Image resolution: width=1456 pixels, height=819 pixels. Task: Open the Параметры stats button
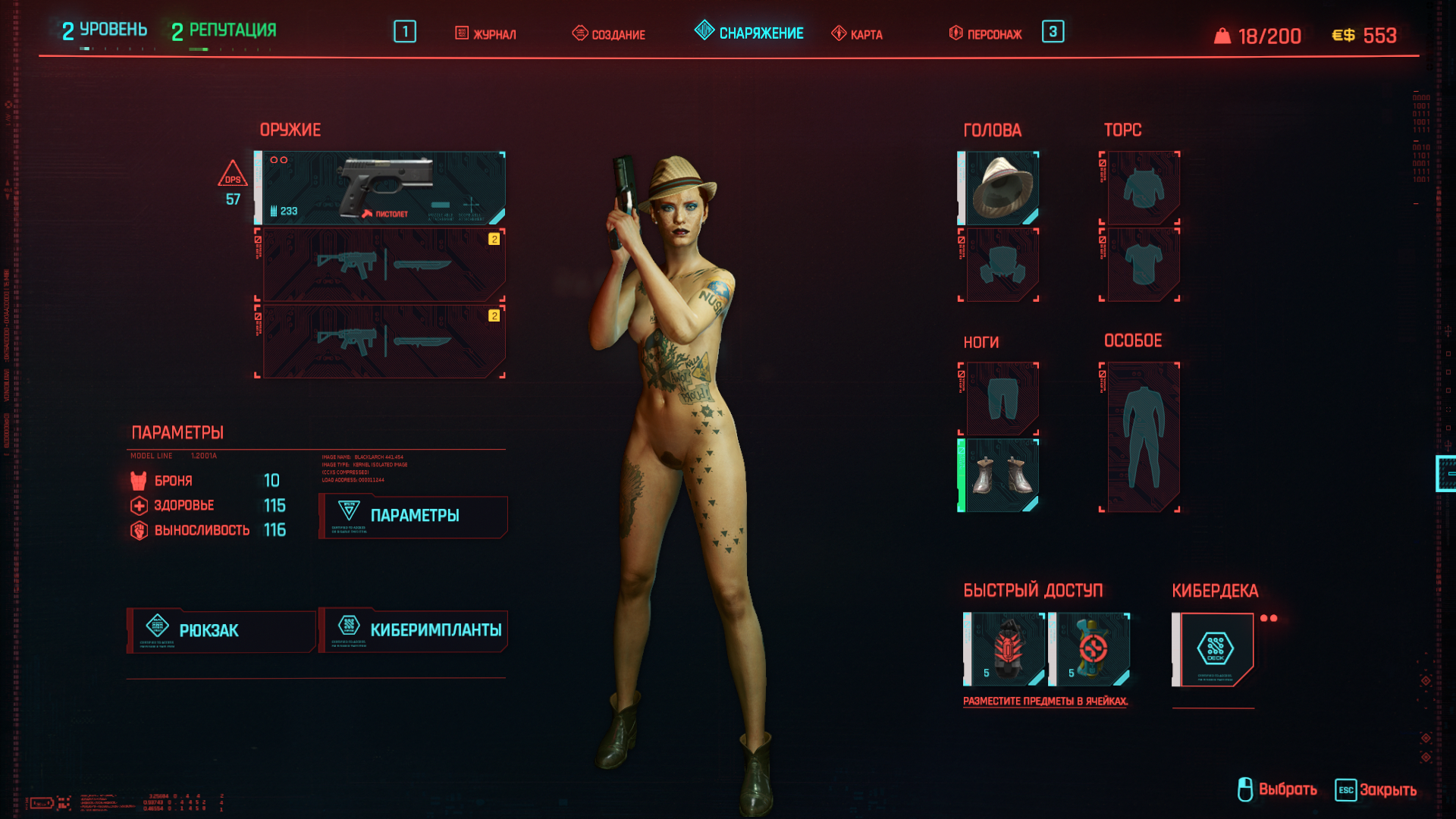point(413,516)
